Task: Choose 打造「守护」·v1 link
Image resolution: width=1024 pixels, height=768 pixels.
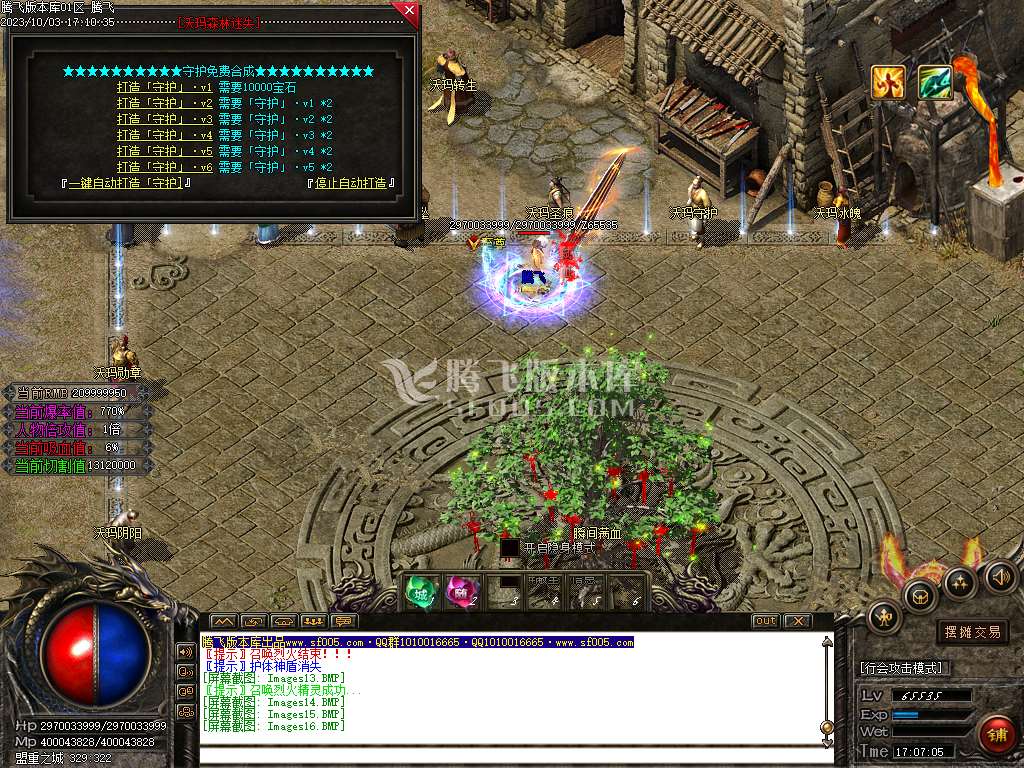Action: [165, 87]
